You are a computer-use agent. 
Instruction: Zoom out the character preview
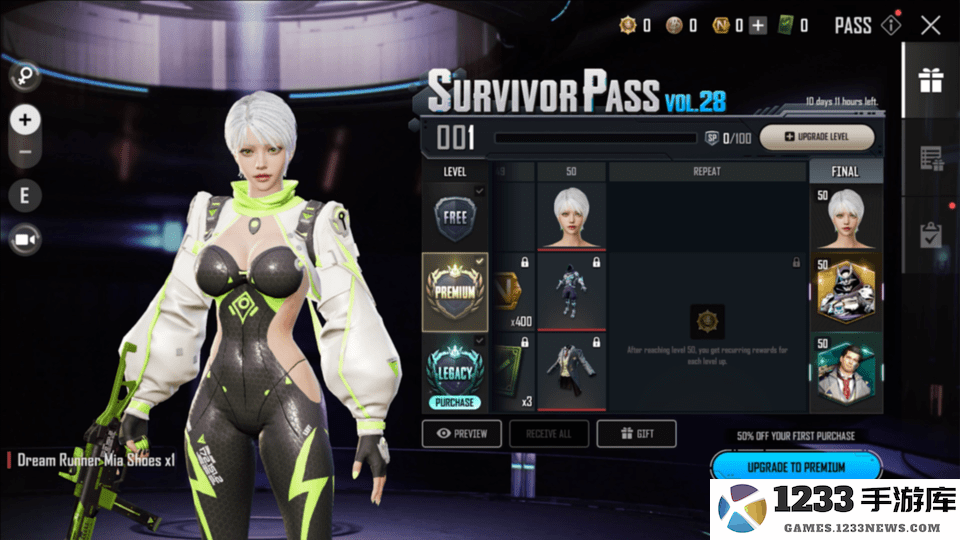pos(25,152)
